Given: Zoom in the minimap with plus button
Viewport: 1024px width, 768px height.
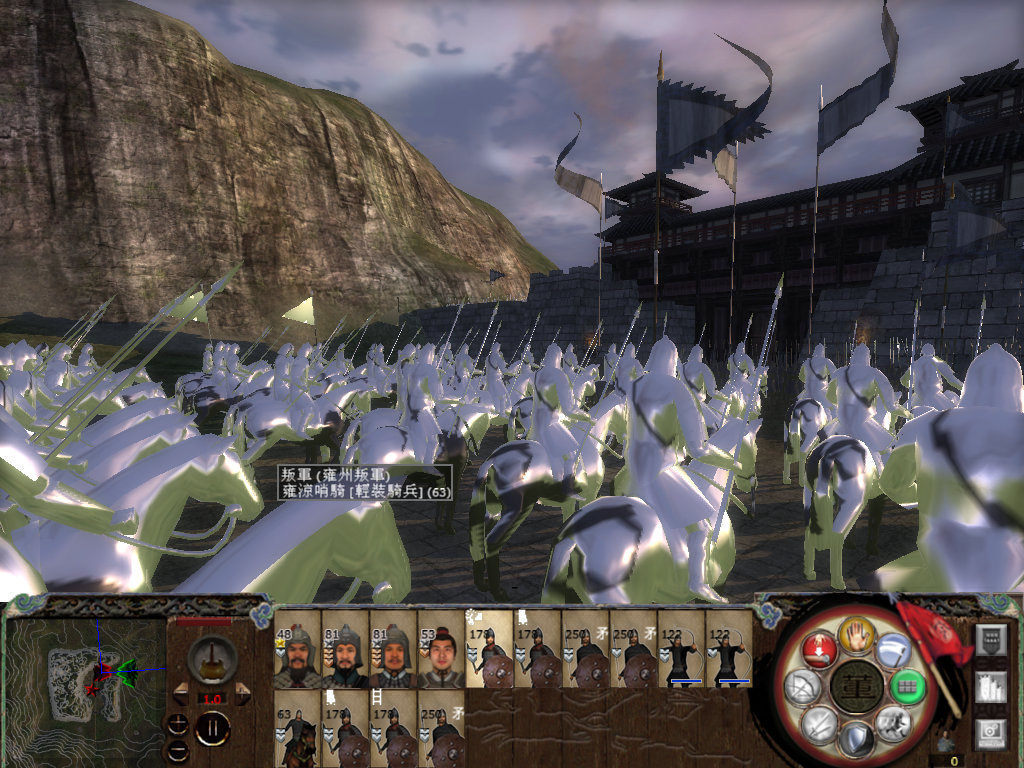Looking at the screenshot, I should tap(179, 723).
